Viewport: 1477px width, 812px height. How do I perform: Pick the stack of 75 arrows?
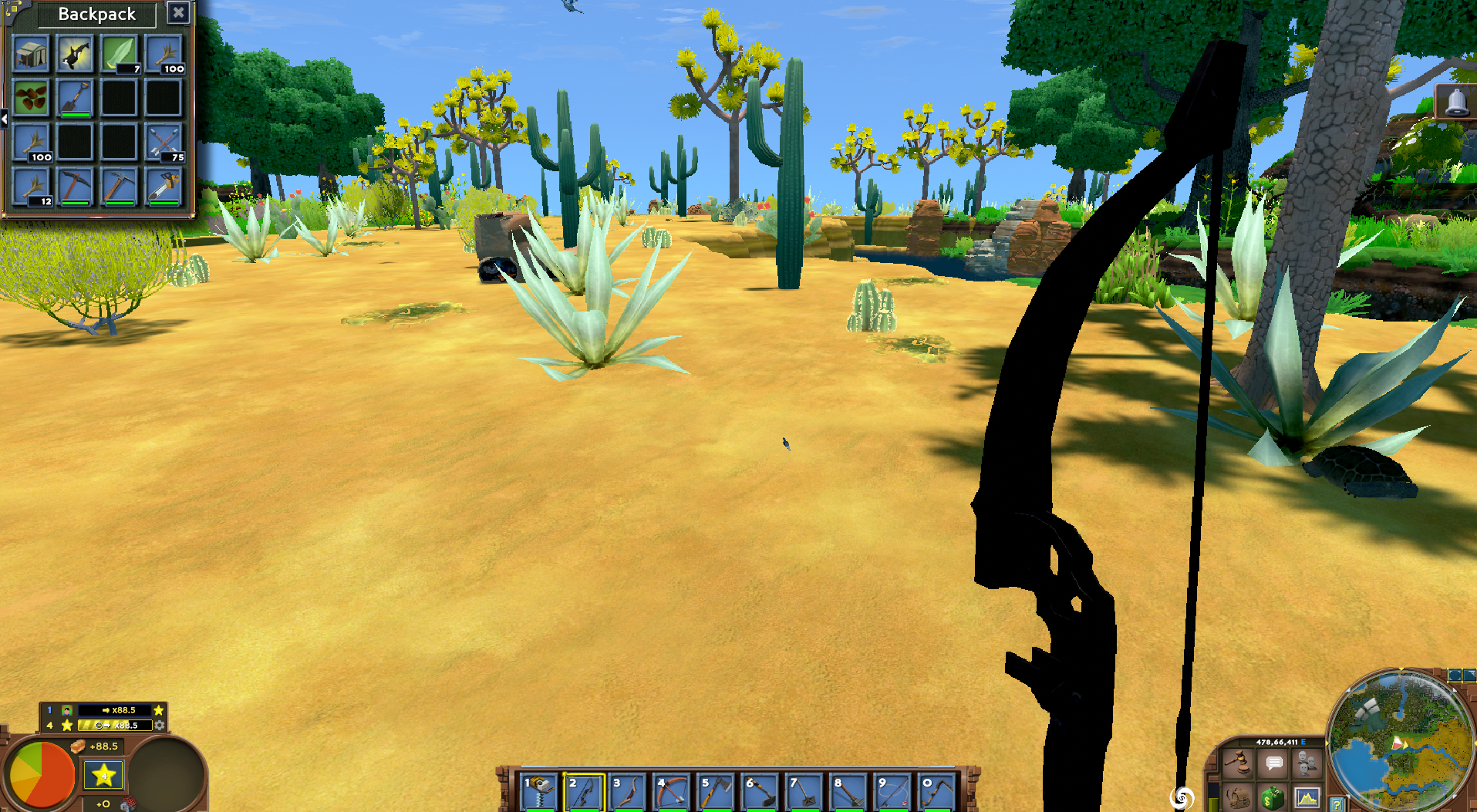tap(164, 143)
